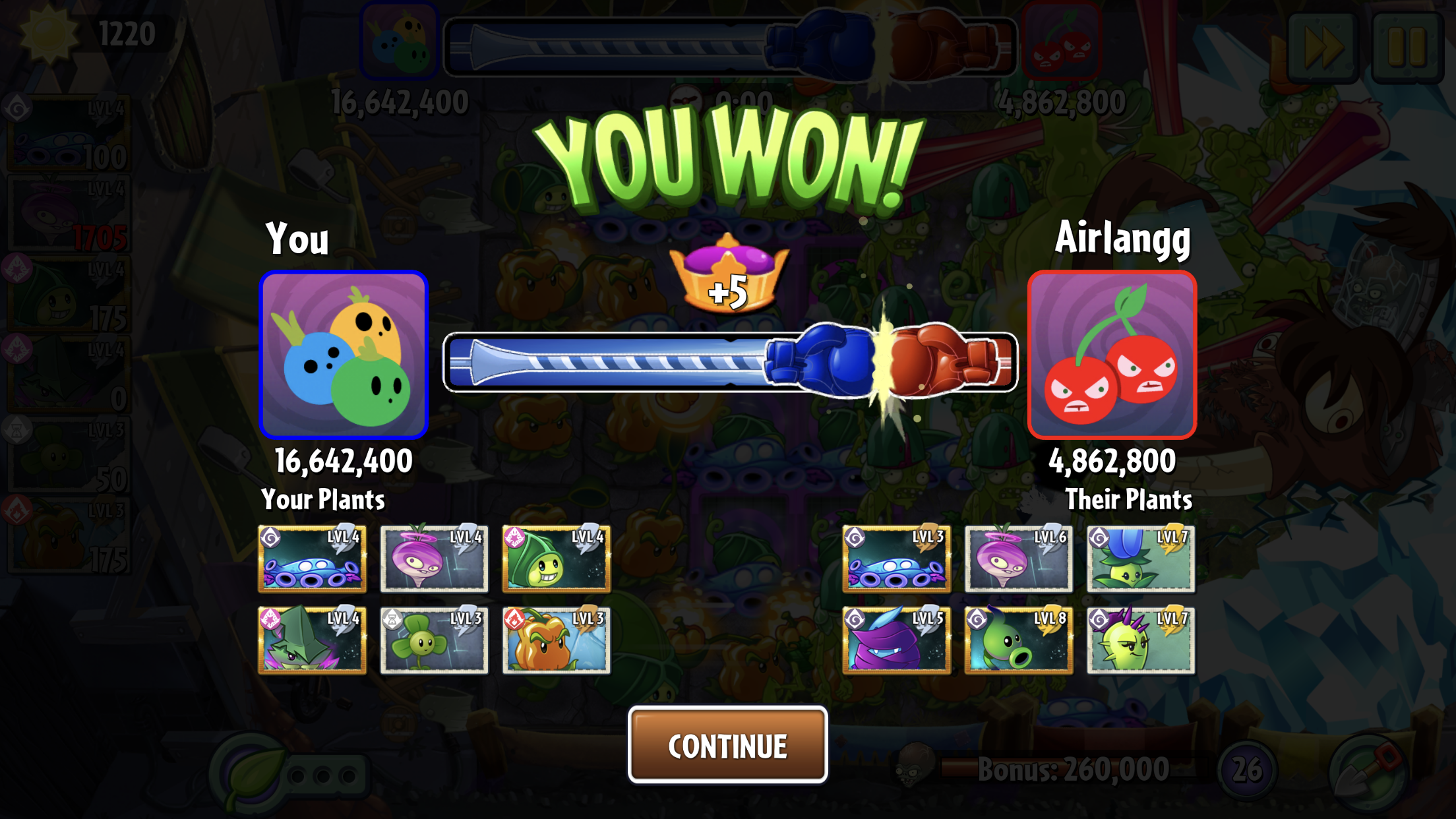Choose their level 5 purple shadow plant card
Image resolution: width=1456 pixels, height=819 pixels.
(x=896, y=640)
